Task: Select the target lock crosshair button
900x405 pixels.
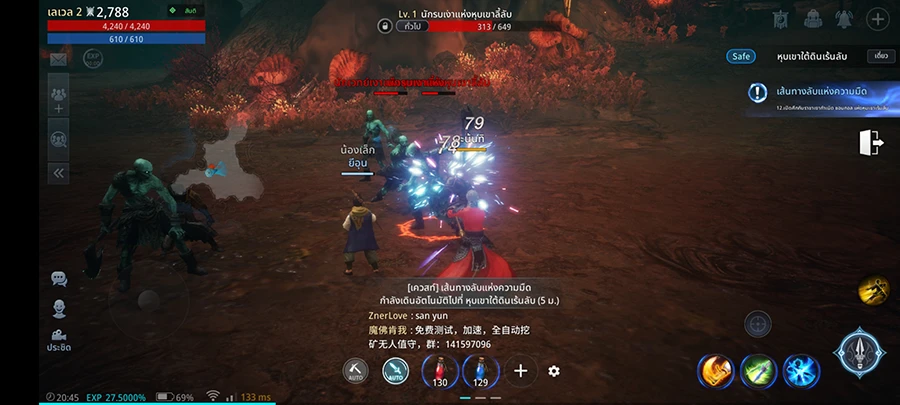Action: tap(757, 324)
